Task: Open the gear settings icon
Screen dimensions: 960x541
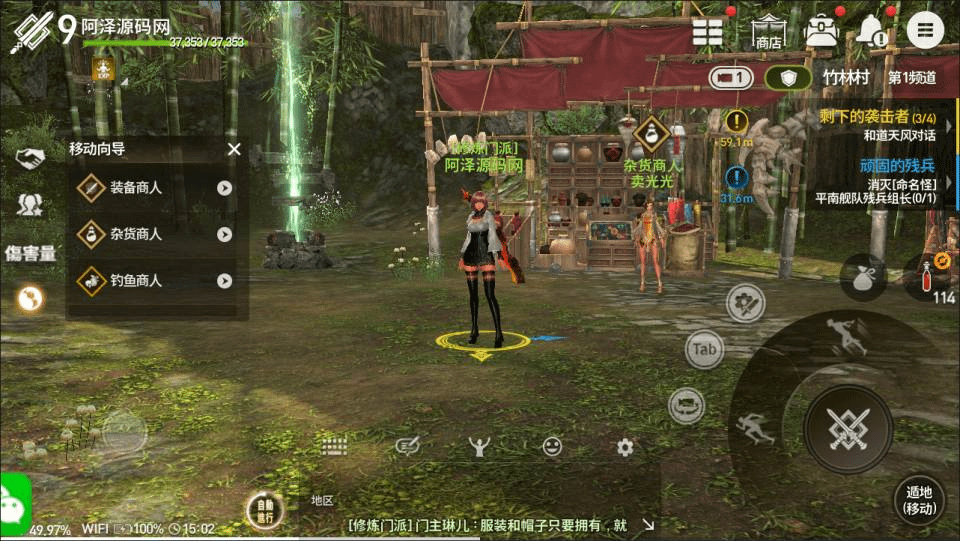Action: click(x=625, y=447)
